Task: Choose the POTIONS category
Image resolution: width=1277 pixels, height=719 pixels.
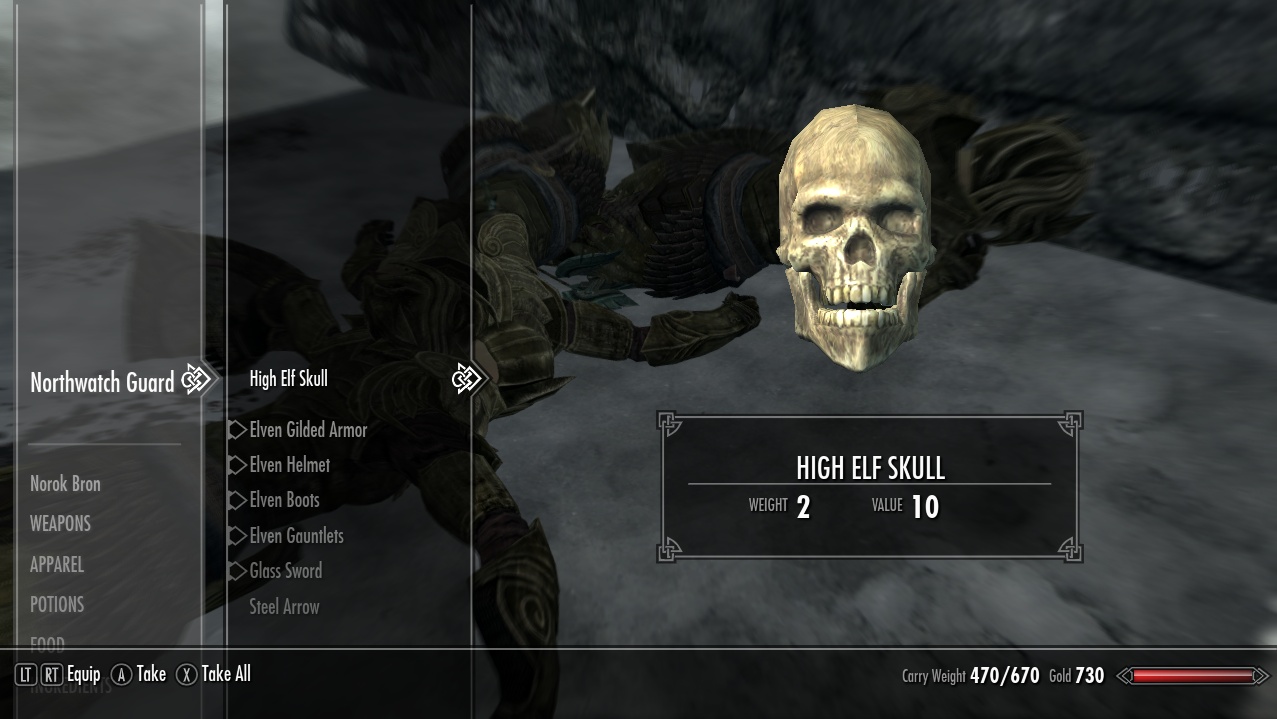Action: pyautogui.click(x=57, y=605)
